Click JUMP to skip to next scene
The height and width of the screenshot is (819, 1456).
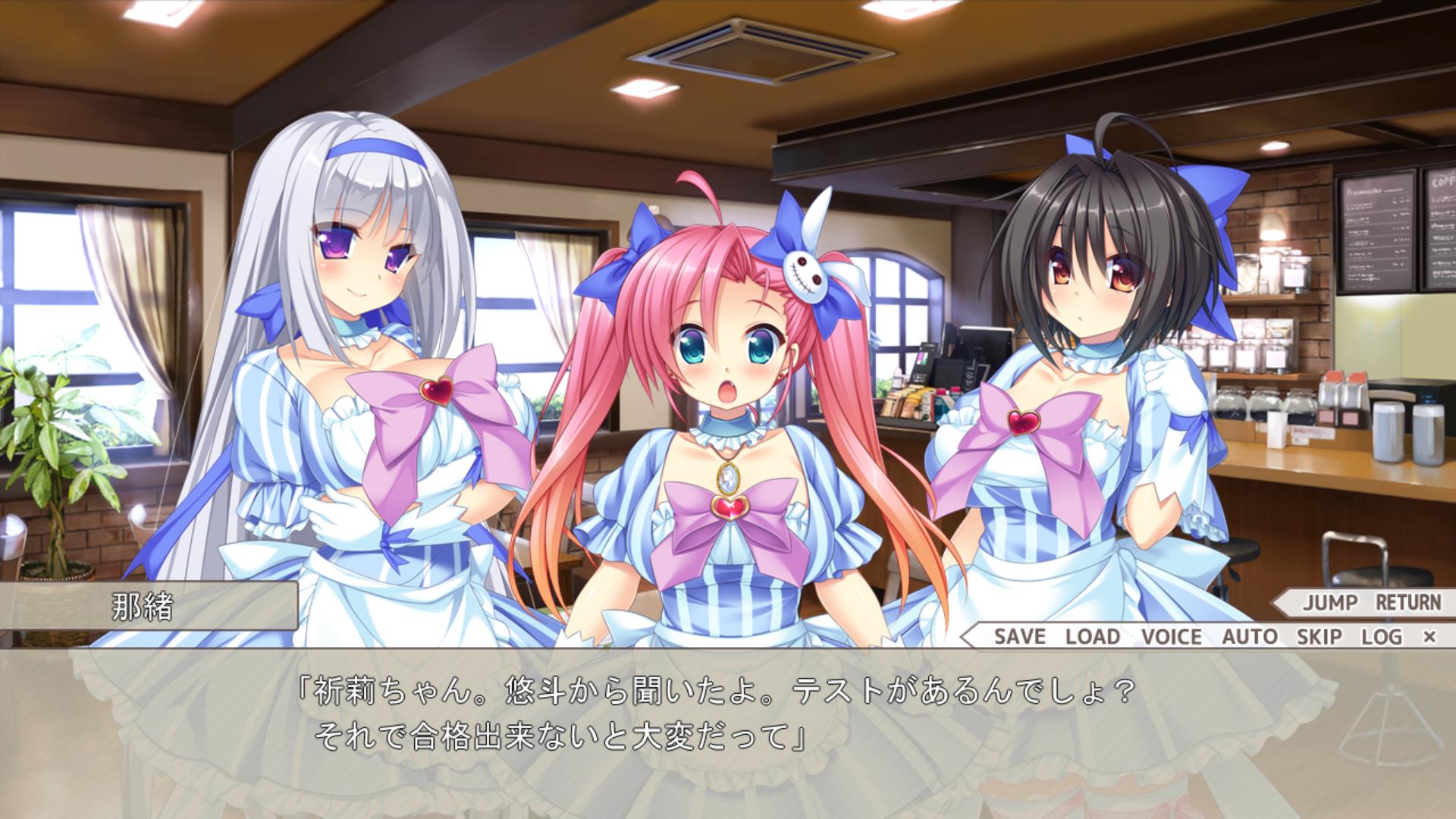pos(1330,603)
